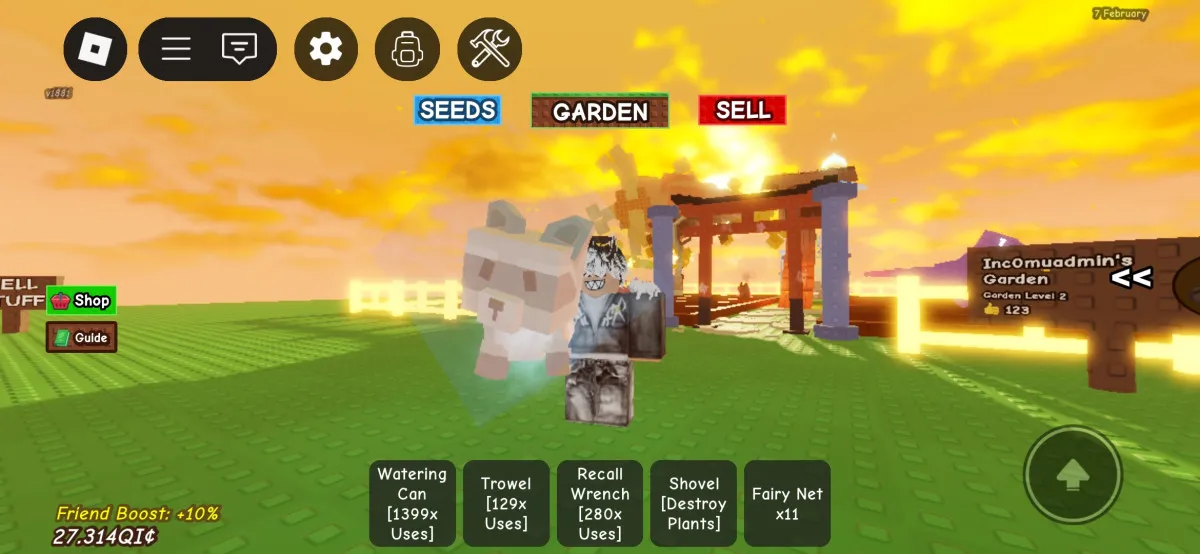Tap the jump arrow button
1200x554 pixels.
point(1072,475)
